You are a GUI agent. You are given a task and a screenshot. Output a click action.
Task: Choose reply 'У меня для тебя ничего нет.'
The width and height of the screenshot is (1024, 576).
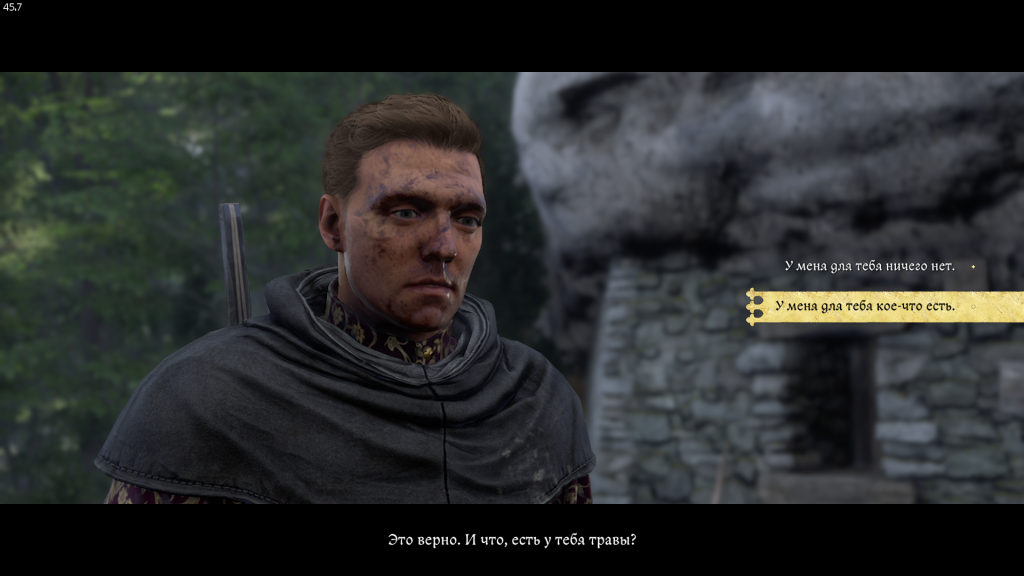pos(869,266)
